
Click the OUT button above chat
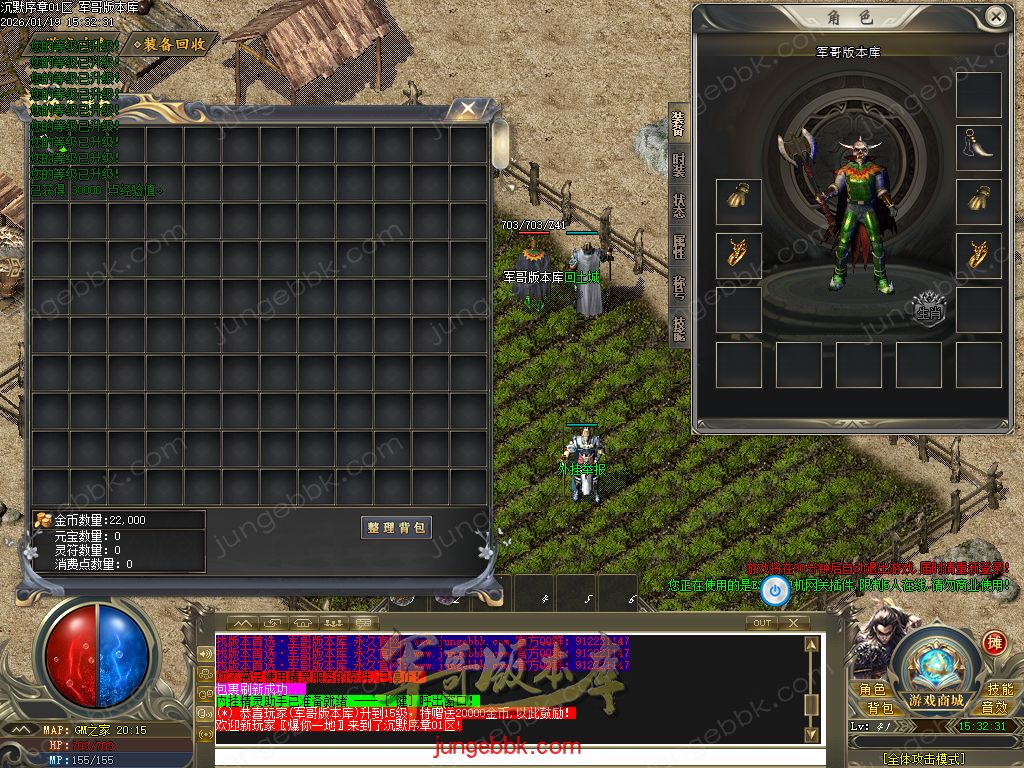762,622
